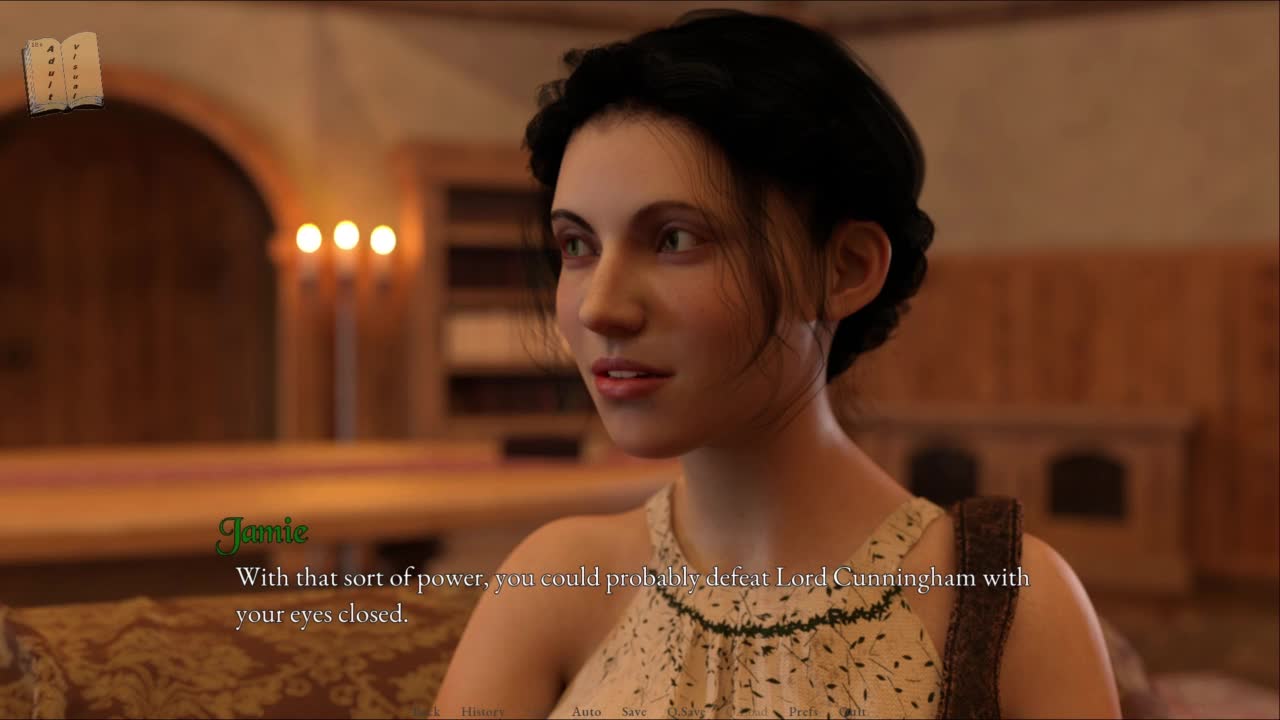The image size is (1280, 720).
Task: Open the Save game screen
Action: click(x=634, y=711)
